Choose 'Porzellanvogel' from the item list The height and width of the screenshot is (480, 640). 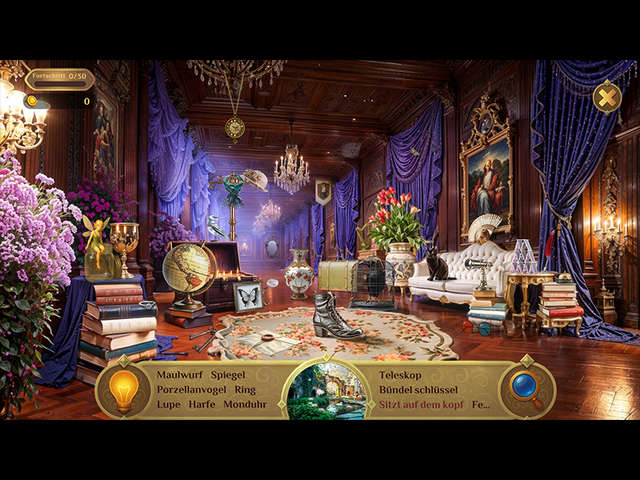tap(191, 389)
